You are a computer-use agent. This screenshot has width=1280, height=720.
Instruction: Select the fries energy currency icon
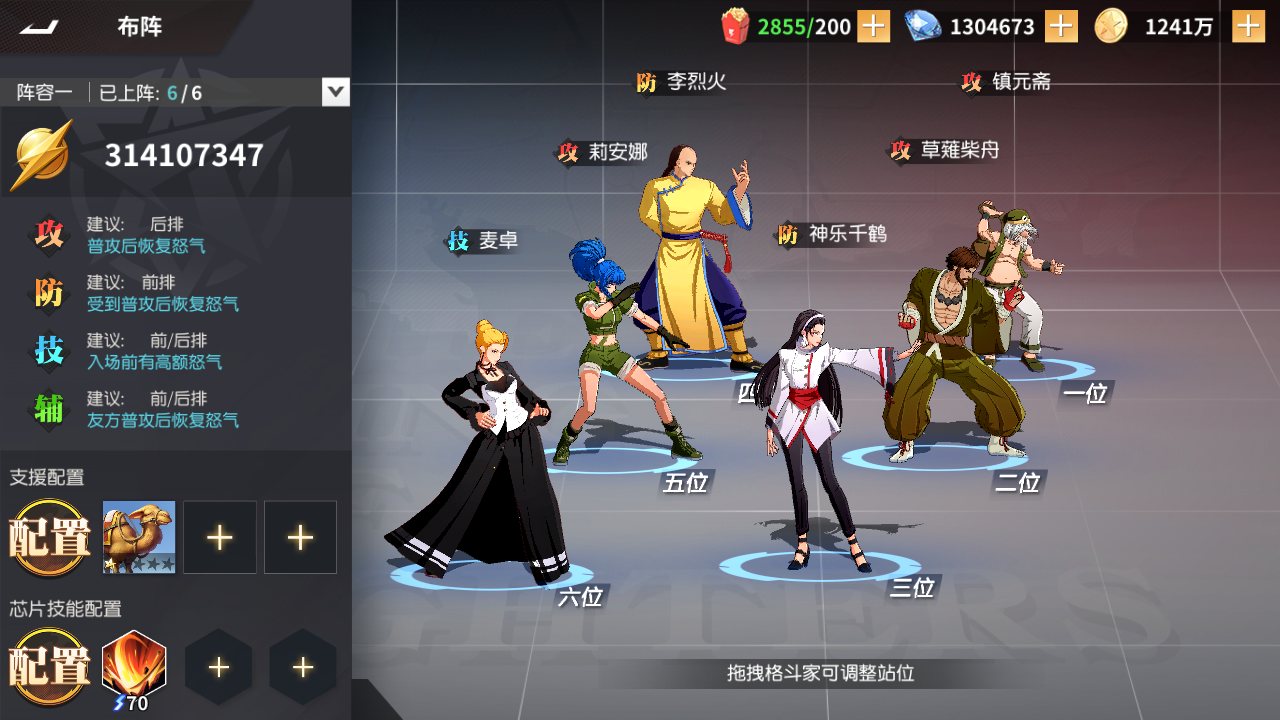(x=736, y=26)
